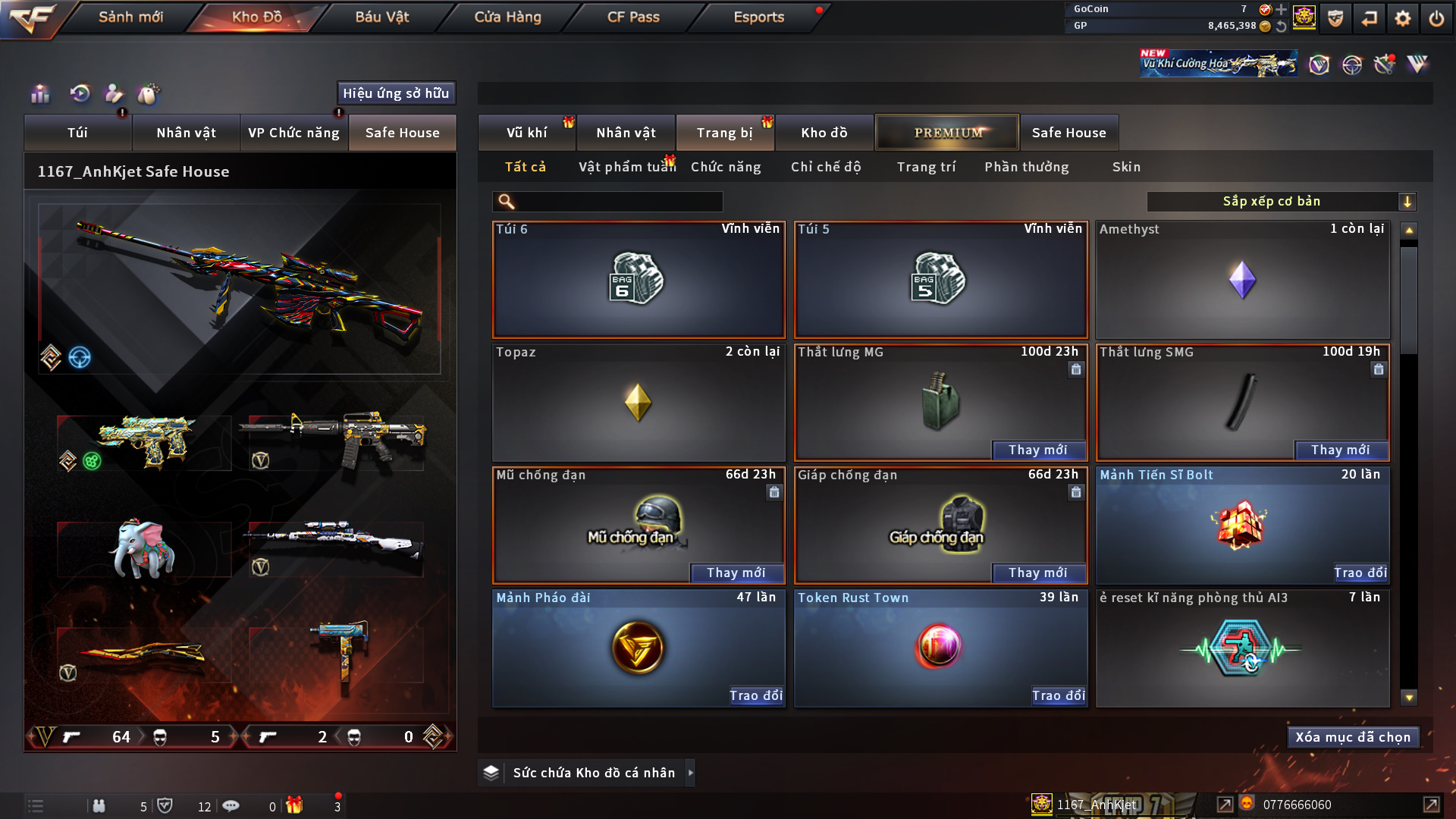Image resolution: width=1456 pixels, height=819 pixels.
Task: Trade the Token Rust Town item
Action: (x=1059, y=696)
